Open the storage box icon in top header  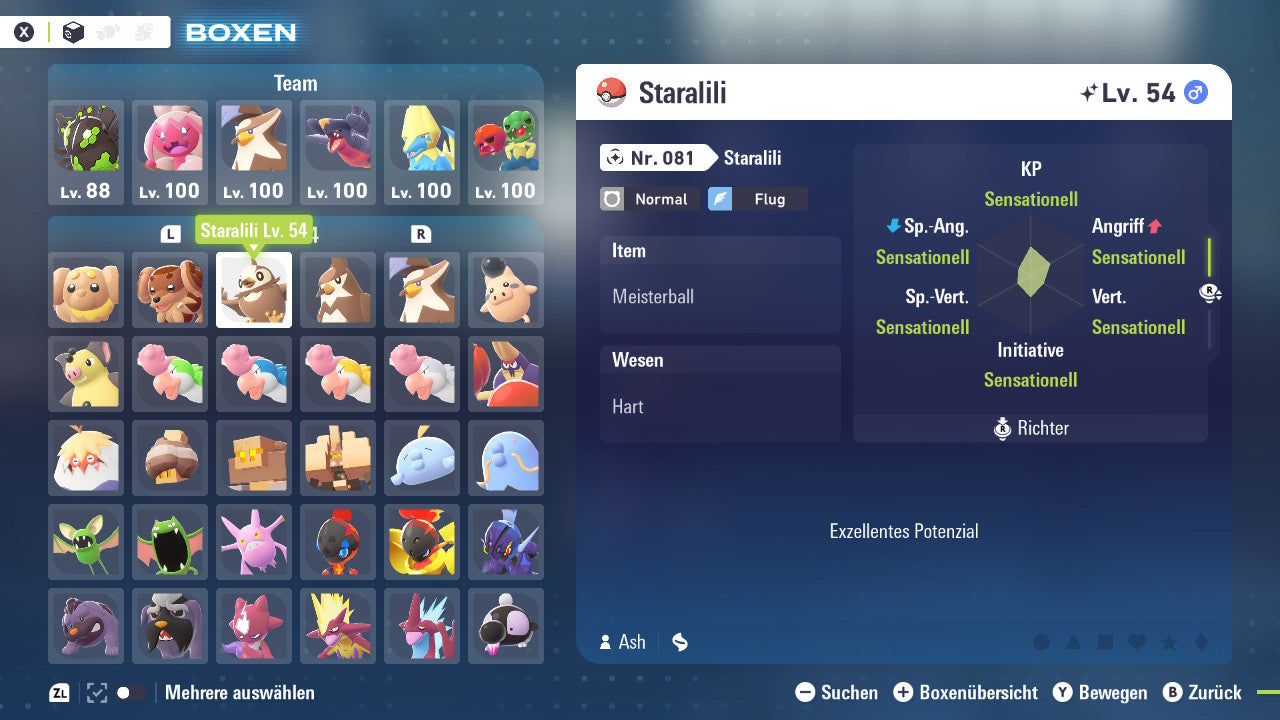72,31
